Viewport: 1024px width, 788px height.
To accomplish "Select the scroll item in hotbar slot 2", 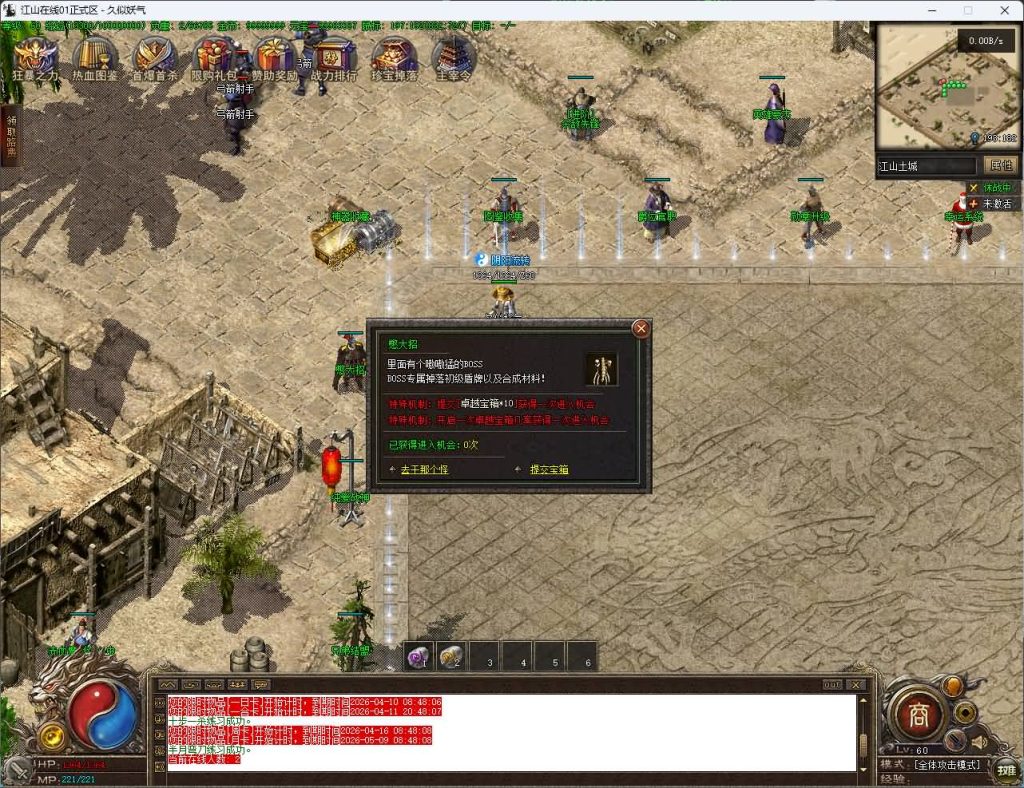I will tap(452, 657).
